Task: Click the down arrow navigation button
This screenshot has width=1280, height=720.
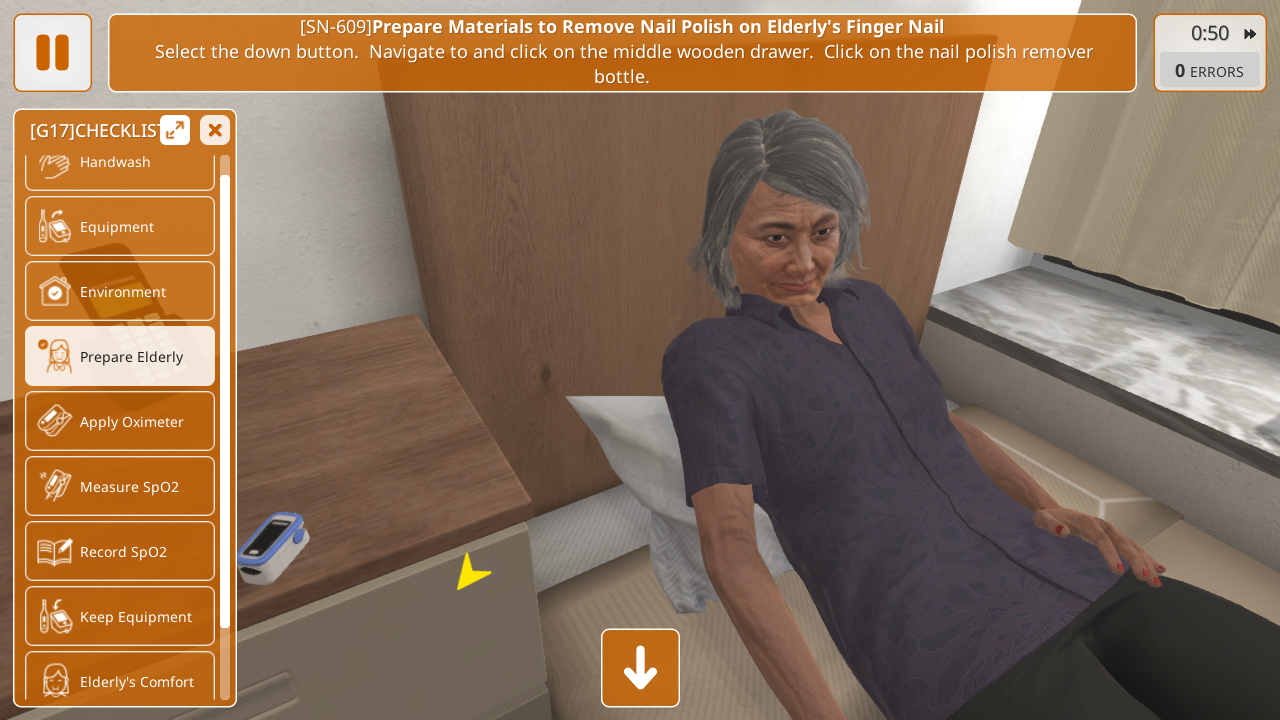Action: pyautogui.click(x=640, y=667)
